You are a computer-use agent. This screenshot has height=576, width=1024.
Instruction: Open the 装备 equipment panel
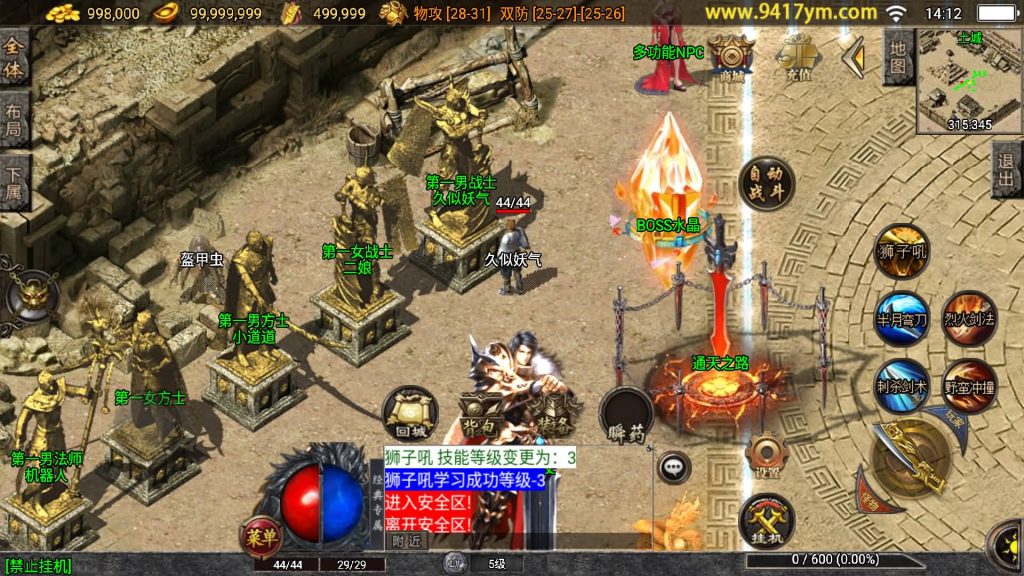551,410
